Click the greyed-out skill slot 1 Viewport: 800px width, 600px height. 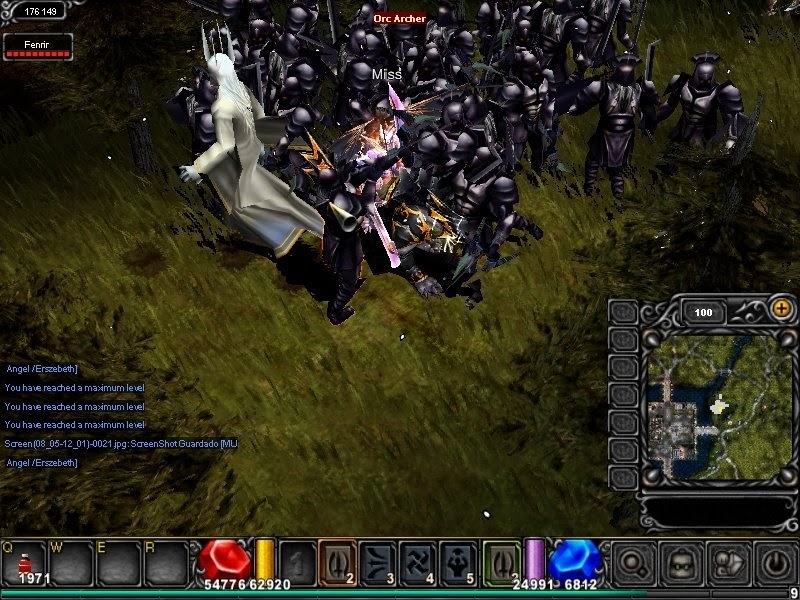point(297,560)
